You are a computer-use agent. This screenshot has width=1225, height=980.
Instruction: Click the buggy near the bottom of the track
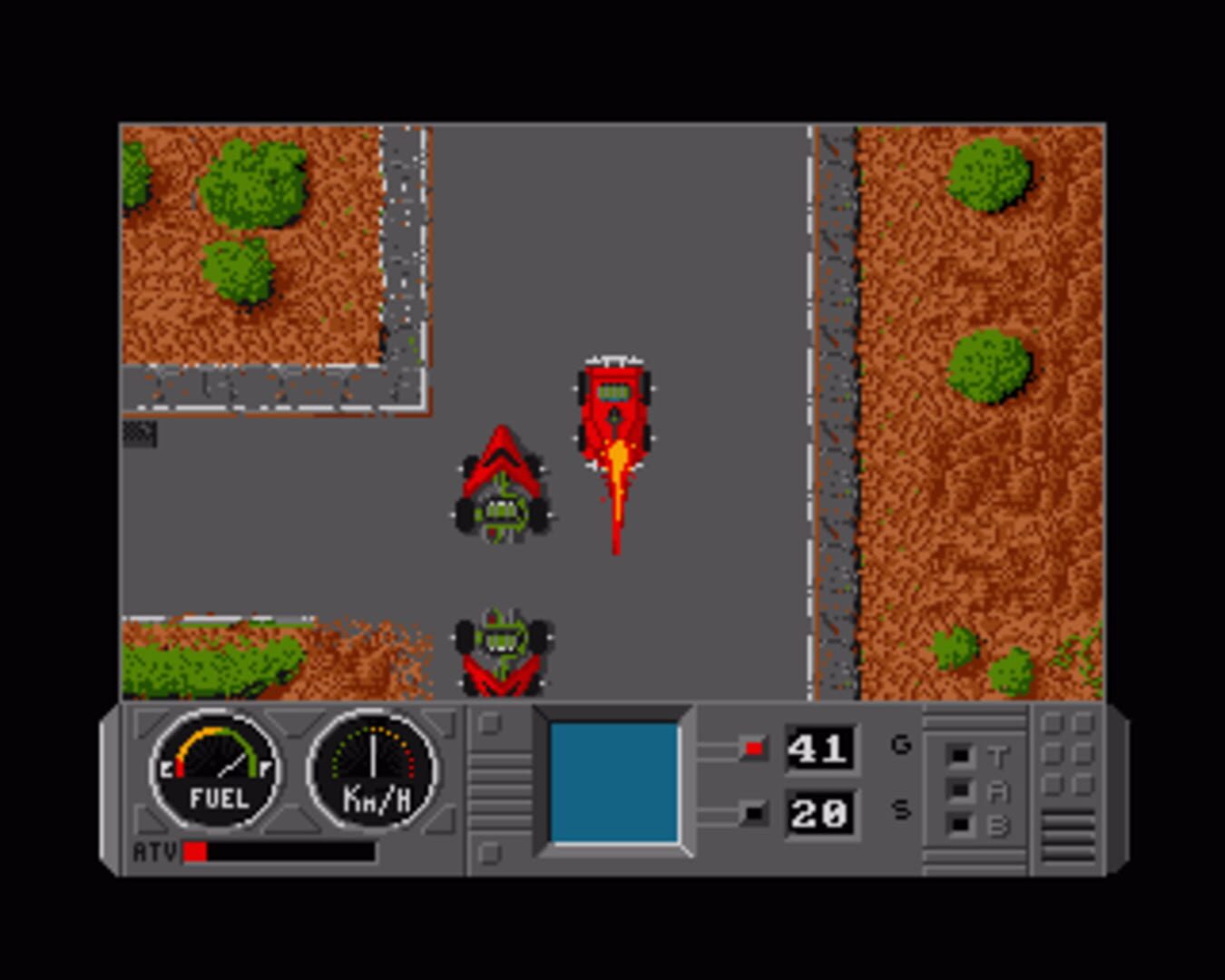[x=502, y=649]
